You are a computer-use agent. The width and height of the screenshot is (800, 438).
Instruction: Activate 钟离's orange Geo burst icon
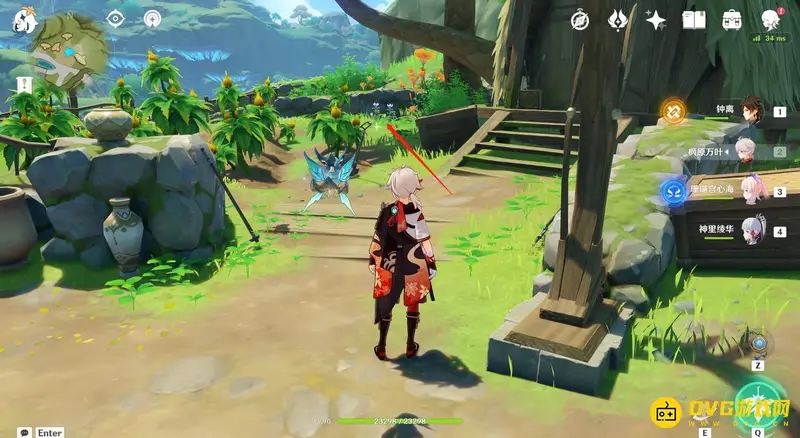673,112
